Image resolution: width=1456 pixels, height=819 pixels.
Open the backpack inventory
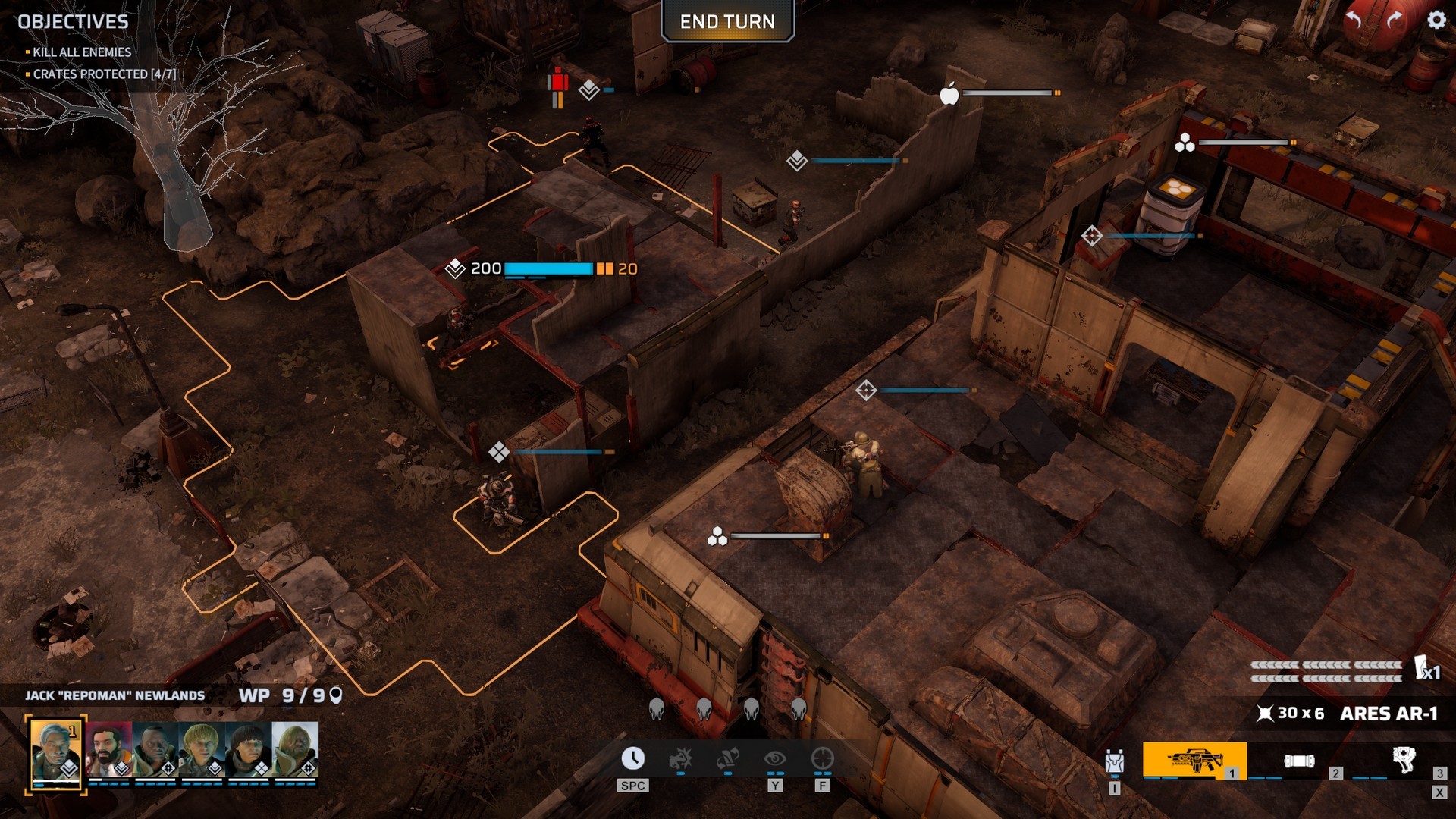(x=1114, y=761)
